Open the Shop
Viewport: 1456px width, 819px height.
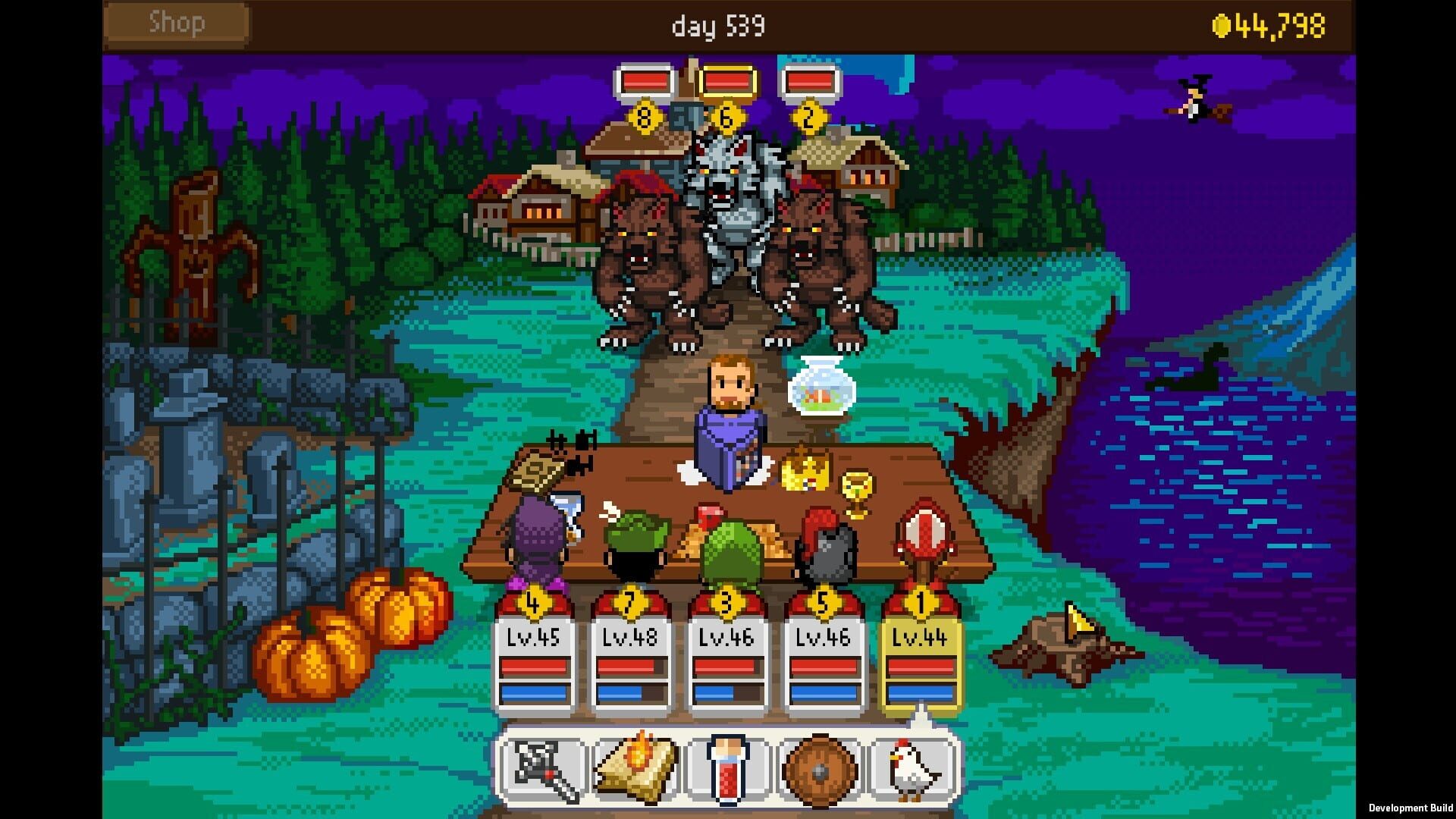[176, 23]
